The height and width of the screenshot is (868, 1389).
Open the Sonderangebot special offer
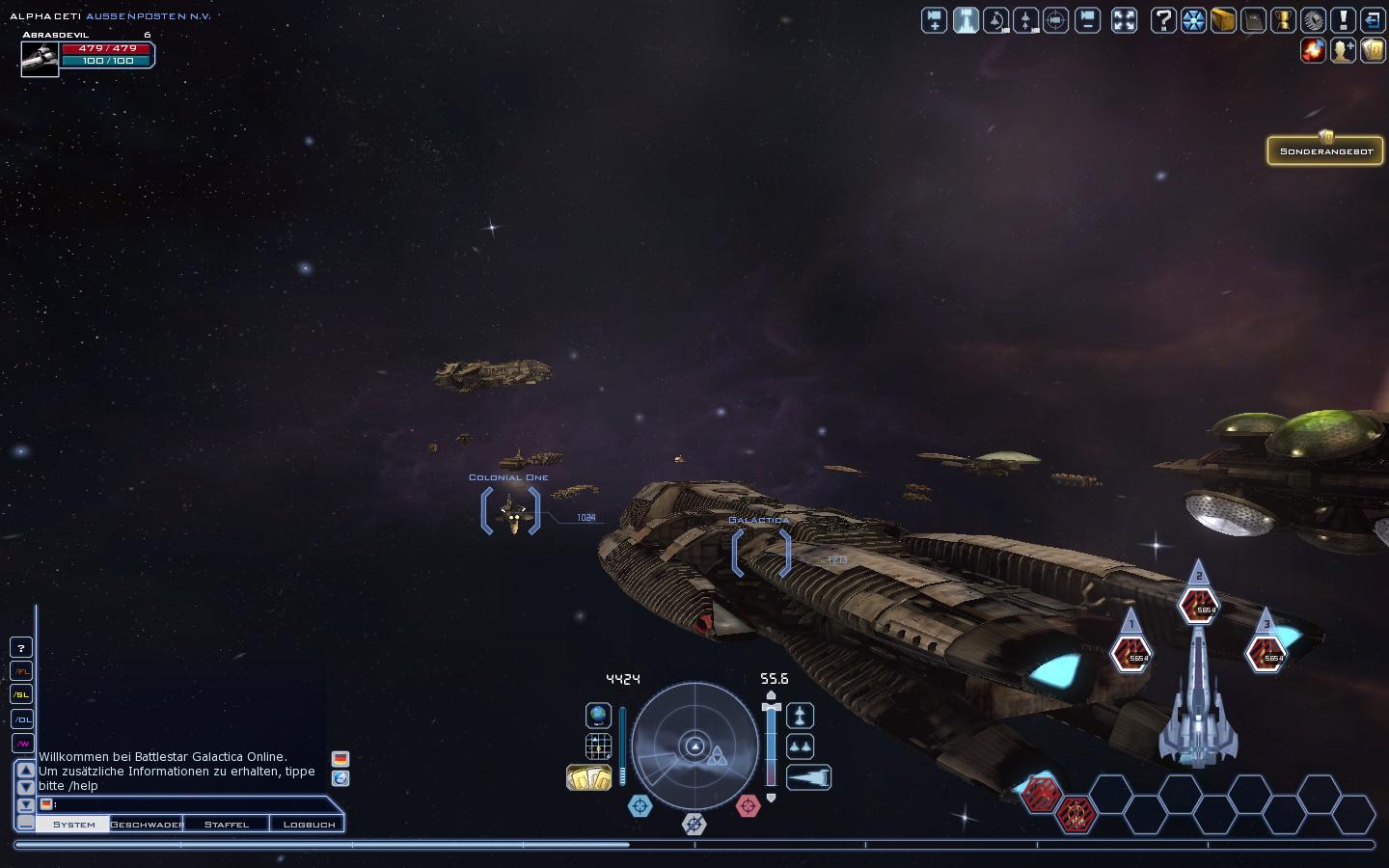click(x=1325, y=150)
